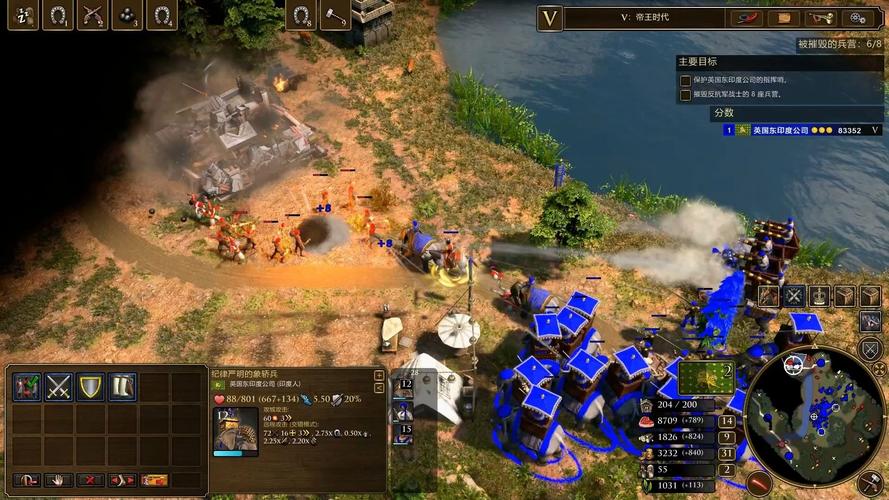Click the plus button on unit info panel
The width and height of the screenshot is (889, 500).
(x=379, y=375)
